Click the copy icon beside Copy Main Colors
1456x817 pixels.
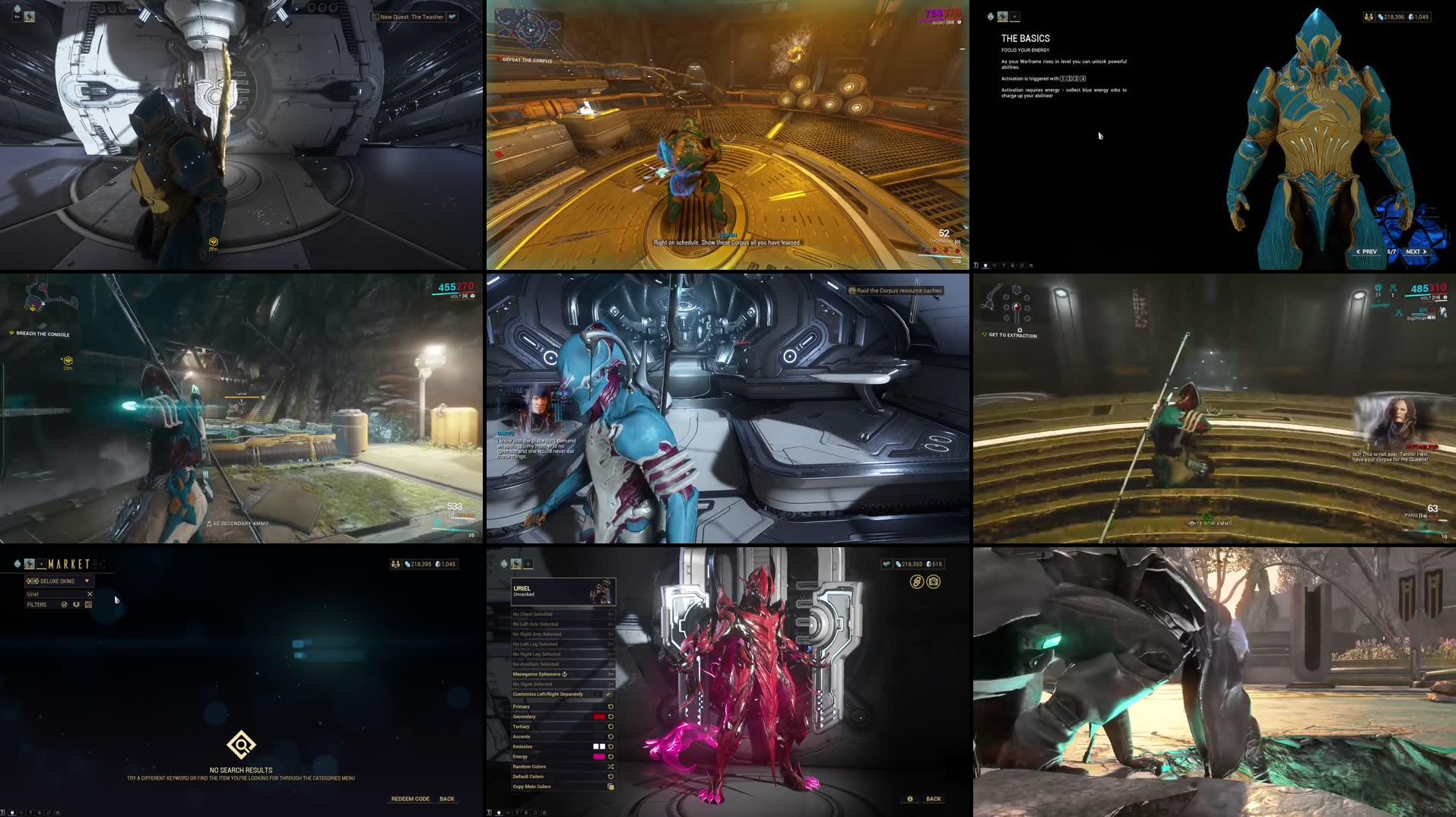(x=611, y=787)
